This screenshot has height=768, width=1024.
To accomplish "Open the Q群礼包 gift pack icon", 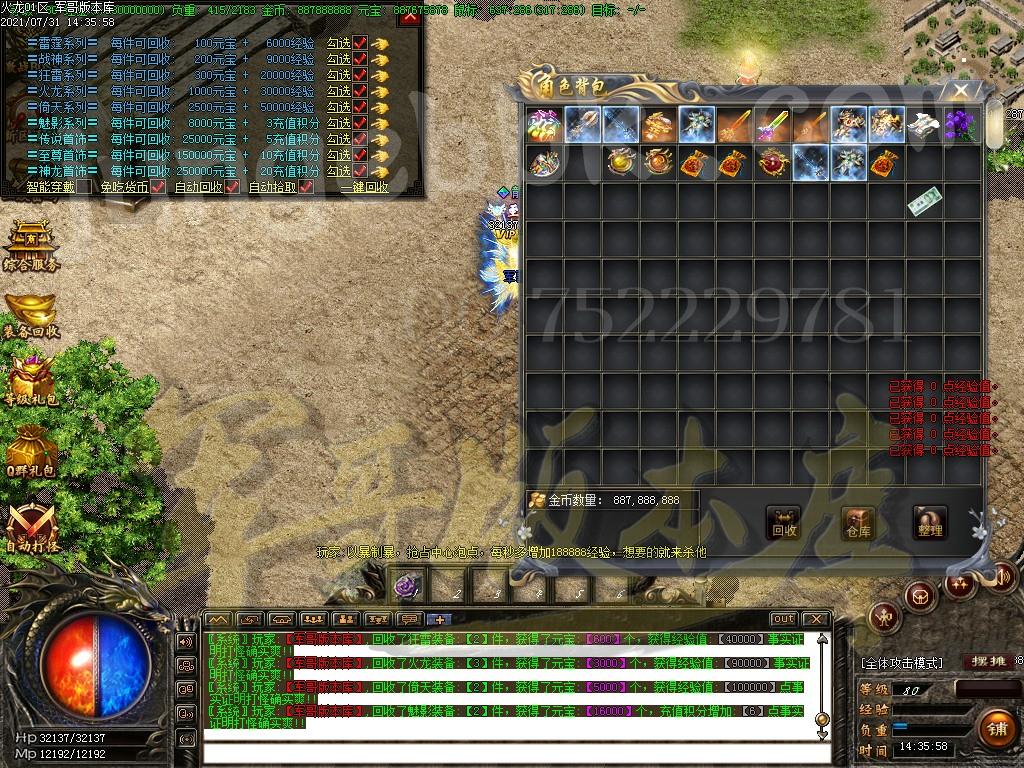I will click(31, 450).
